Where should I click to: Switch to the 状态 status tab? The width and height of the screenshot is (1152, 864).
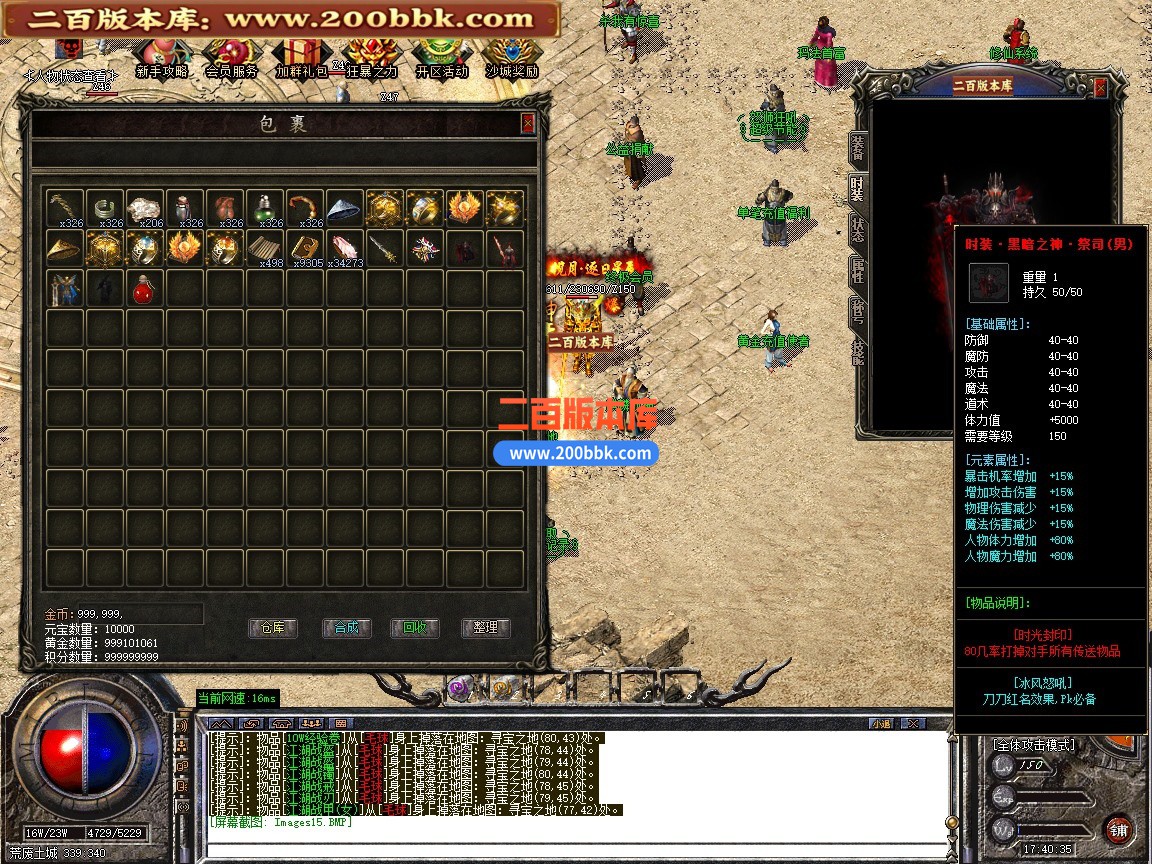point(858,229)
